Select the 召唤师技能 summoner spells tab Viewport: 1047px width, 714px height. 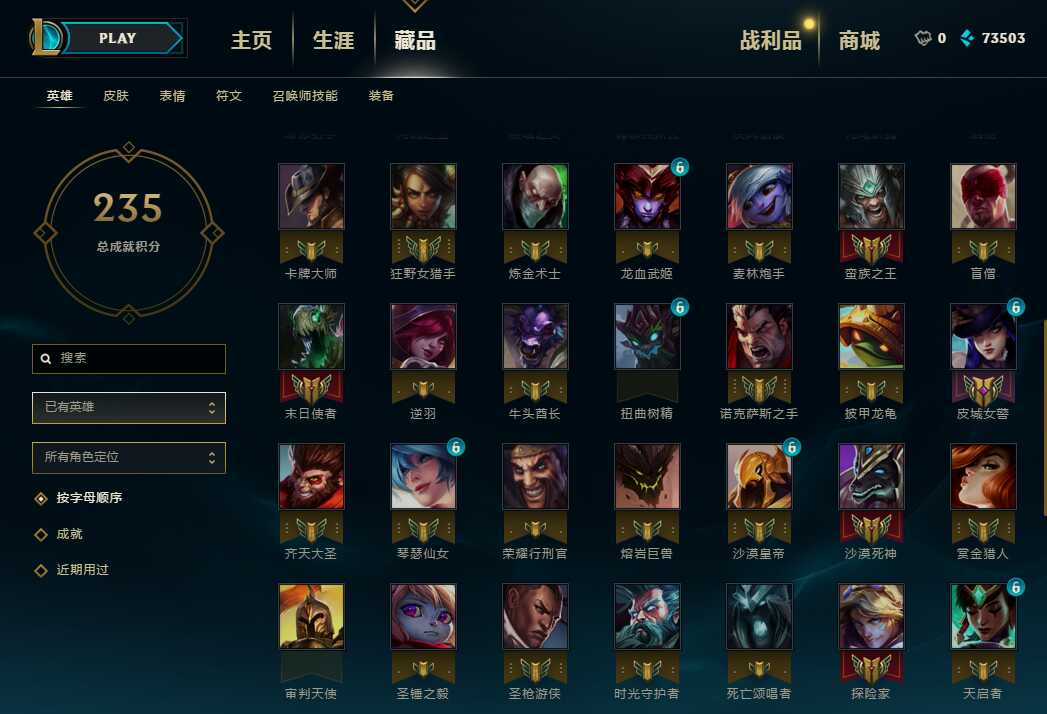(305, 96)
